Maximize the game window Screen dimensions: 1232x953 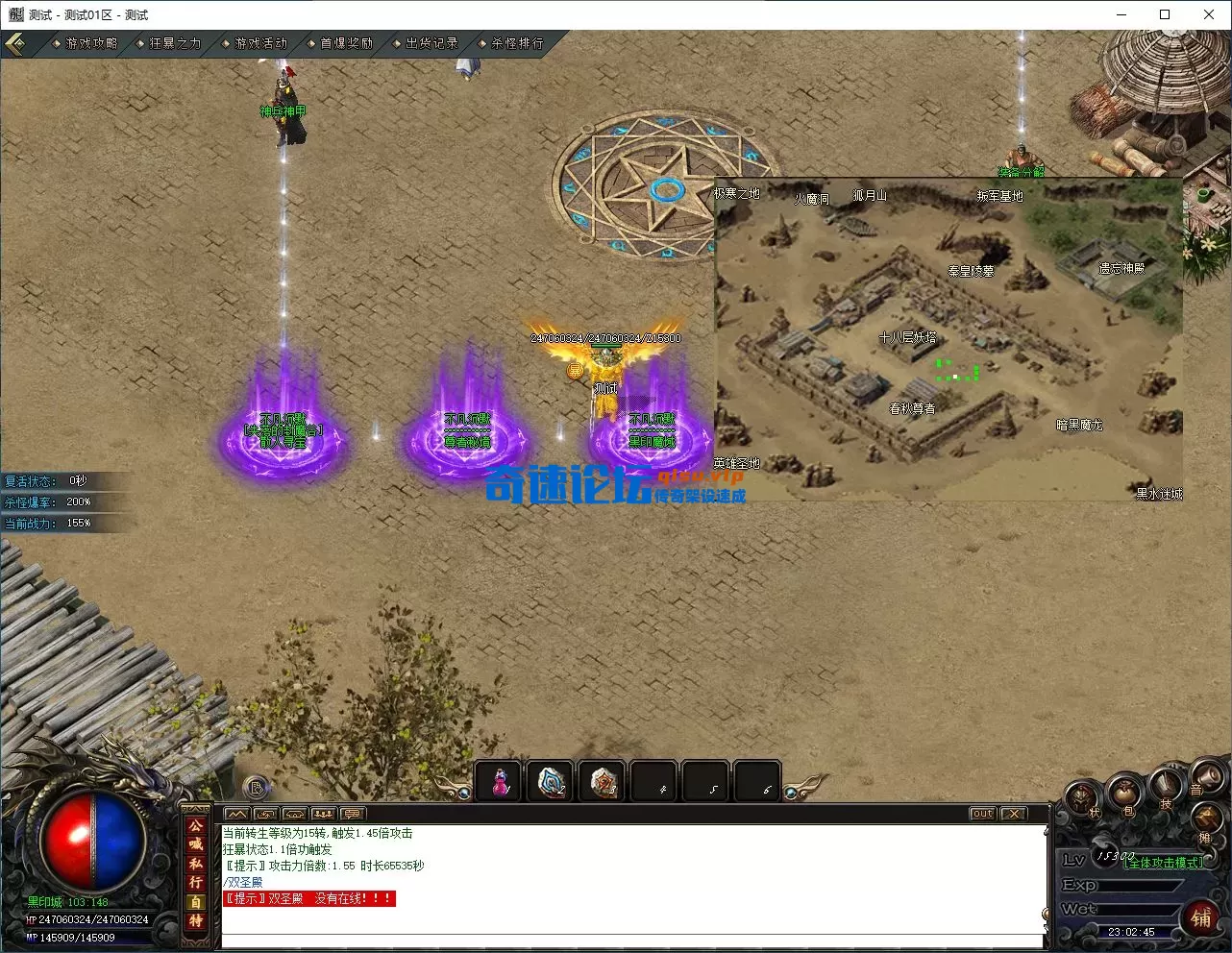point(1165,14)
